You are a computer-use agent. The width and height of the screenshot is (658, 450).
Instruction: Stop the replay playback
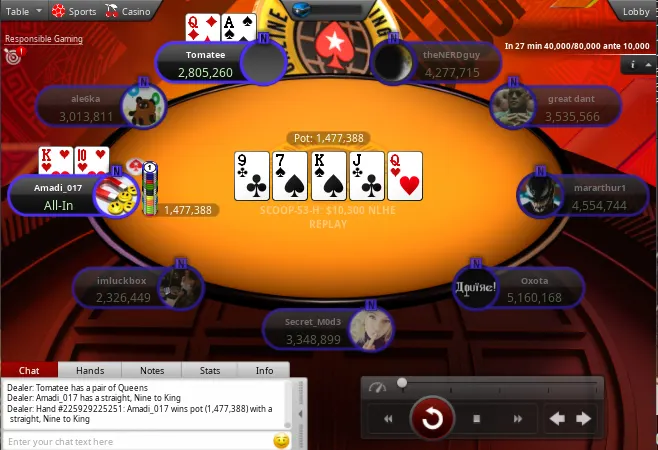tap(477, 419)
